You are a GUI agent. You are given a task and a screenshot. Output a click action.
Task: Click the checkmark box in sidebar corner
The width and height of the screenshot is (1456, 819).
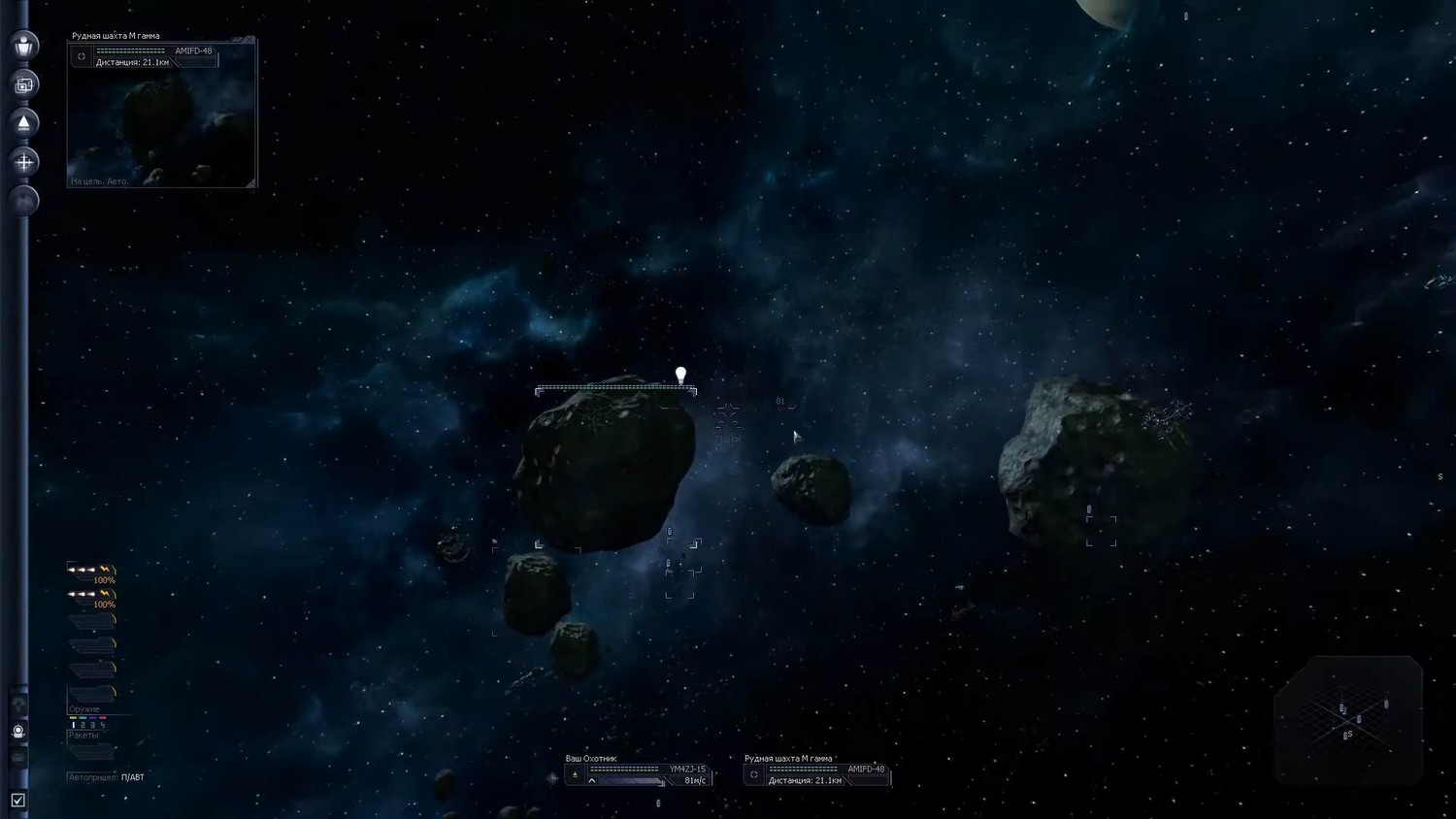point(17,801)
